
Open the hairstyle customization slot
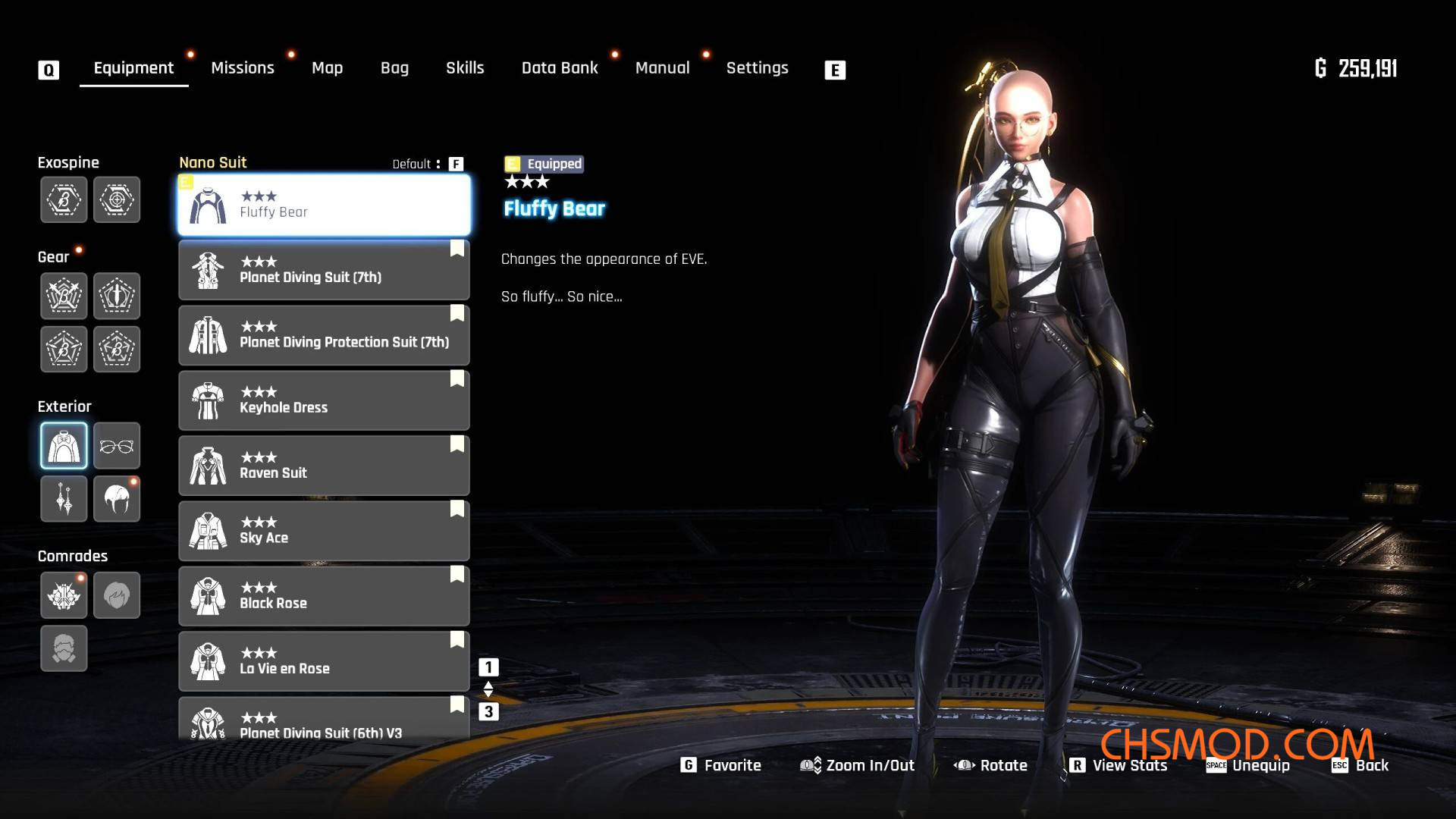click(116, 498)
